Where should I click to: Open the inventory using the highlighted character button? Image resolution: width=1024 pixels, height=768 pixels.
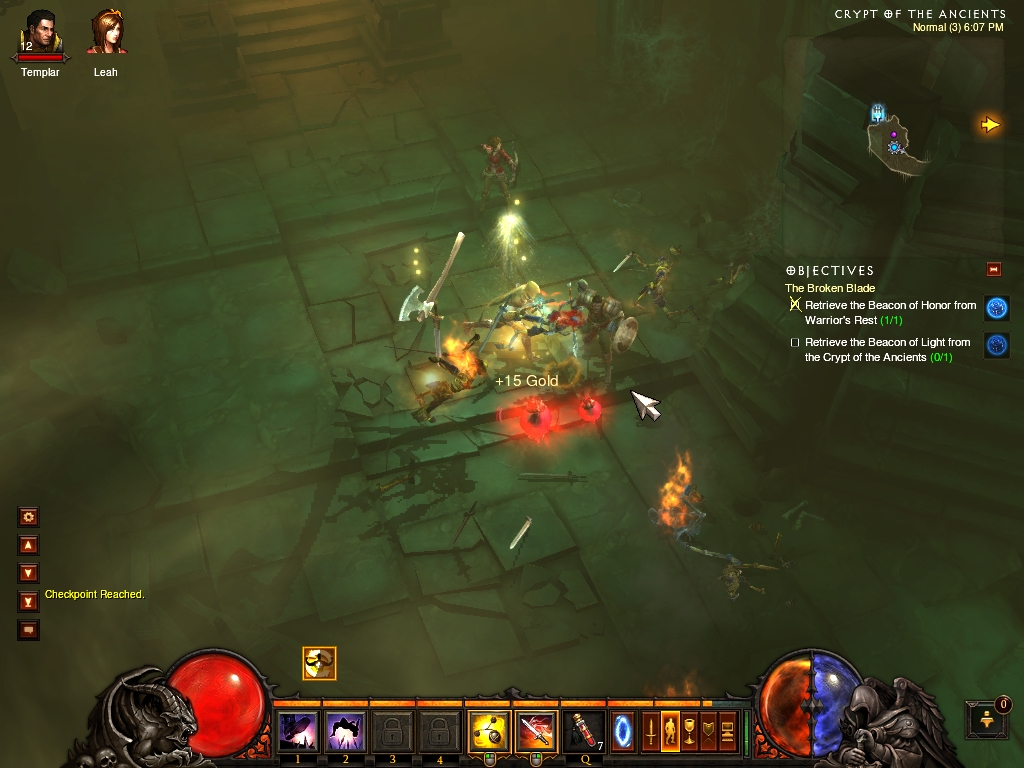670,732
